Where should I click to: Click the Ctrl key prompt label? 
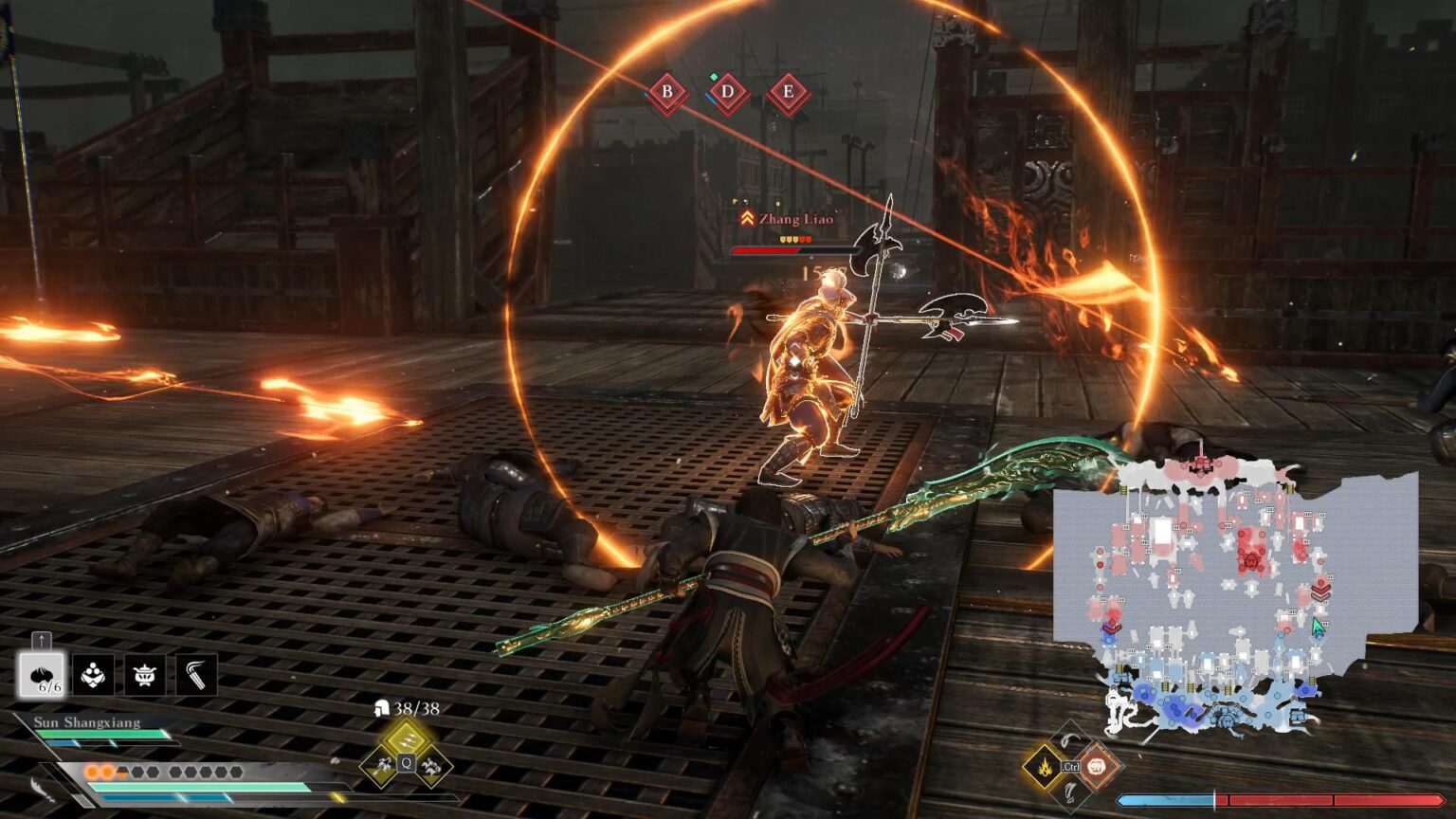pos(1070,767)
